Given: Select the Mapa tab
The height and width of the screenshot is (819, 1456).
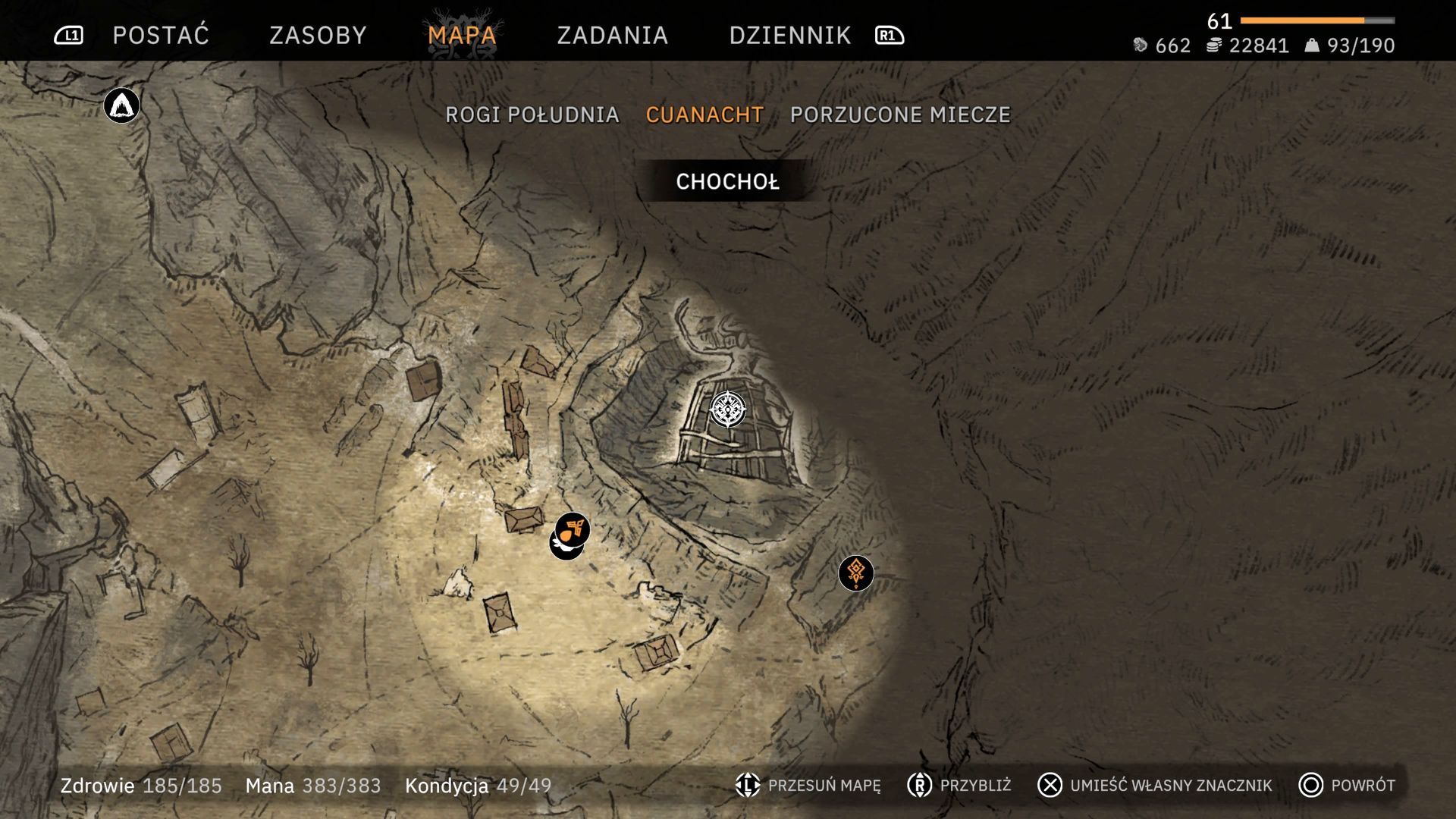Looking at the screenshot, I should coord(462,35).
